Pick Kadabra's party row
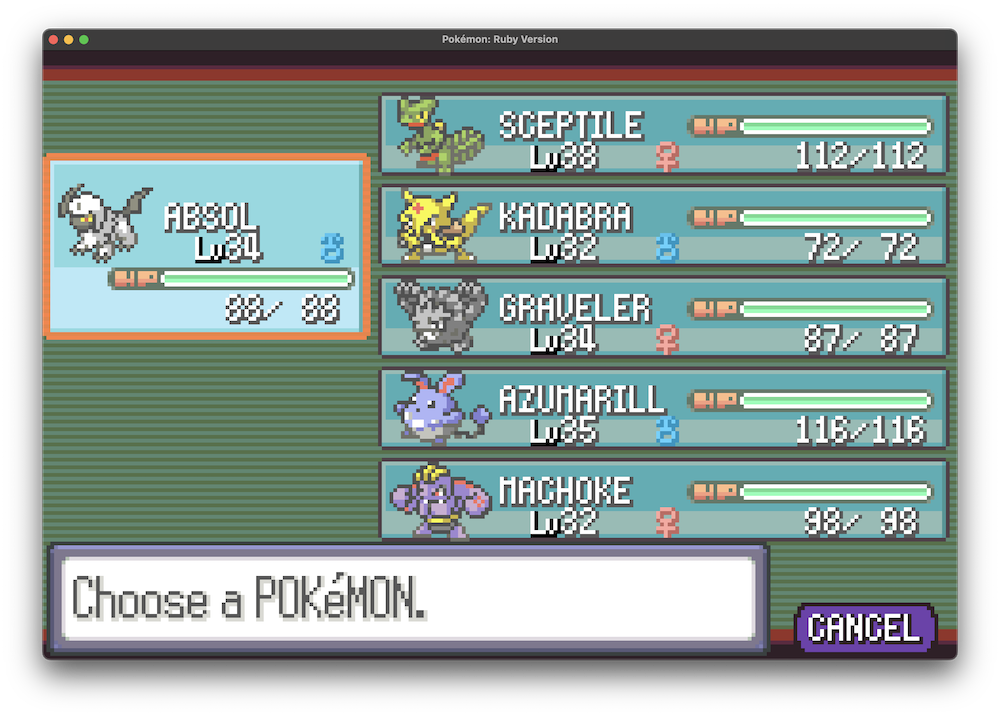Screen dimensions: 1000x716 [663, 226]
